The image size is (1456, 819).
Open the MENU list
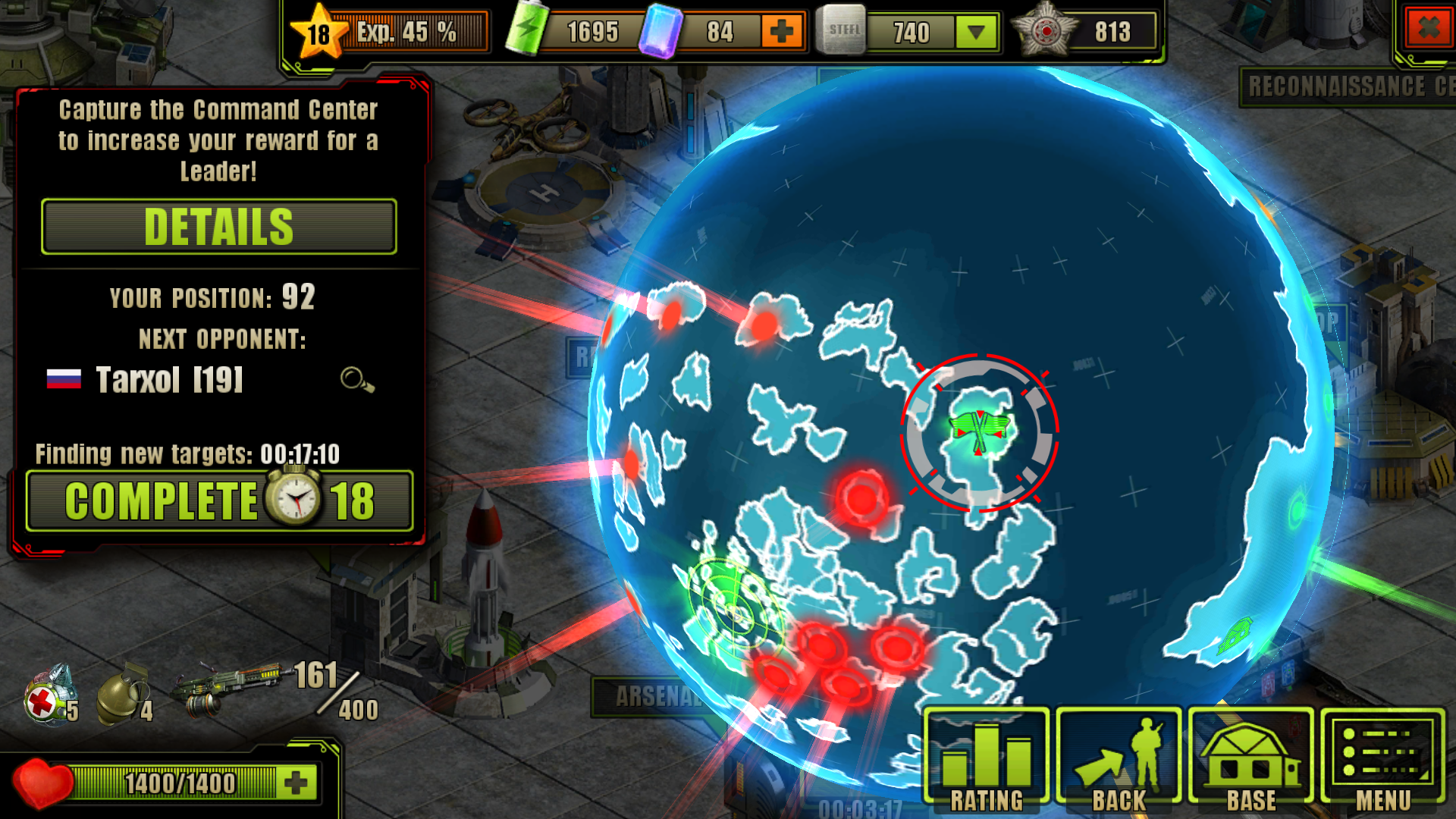point(1382,758)
